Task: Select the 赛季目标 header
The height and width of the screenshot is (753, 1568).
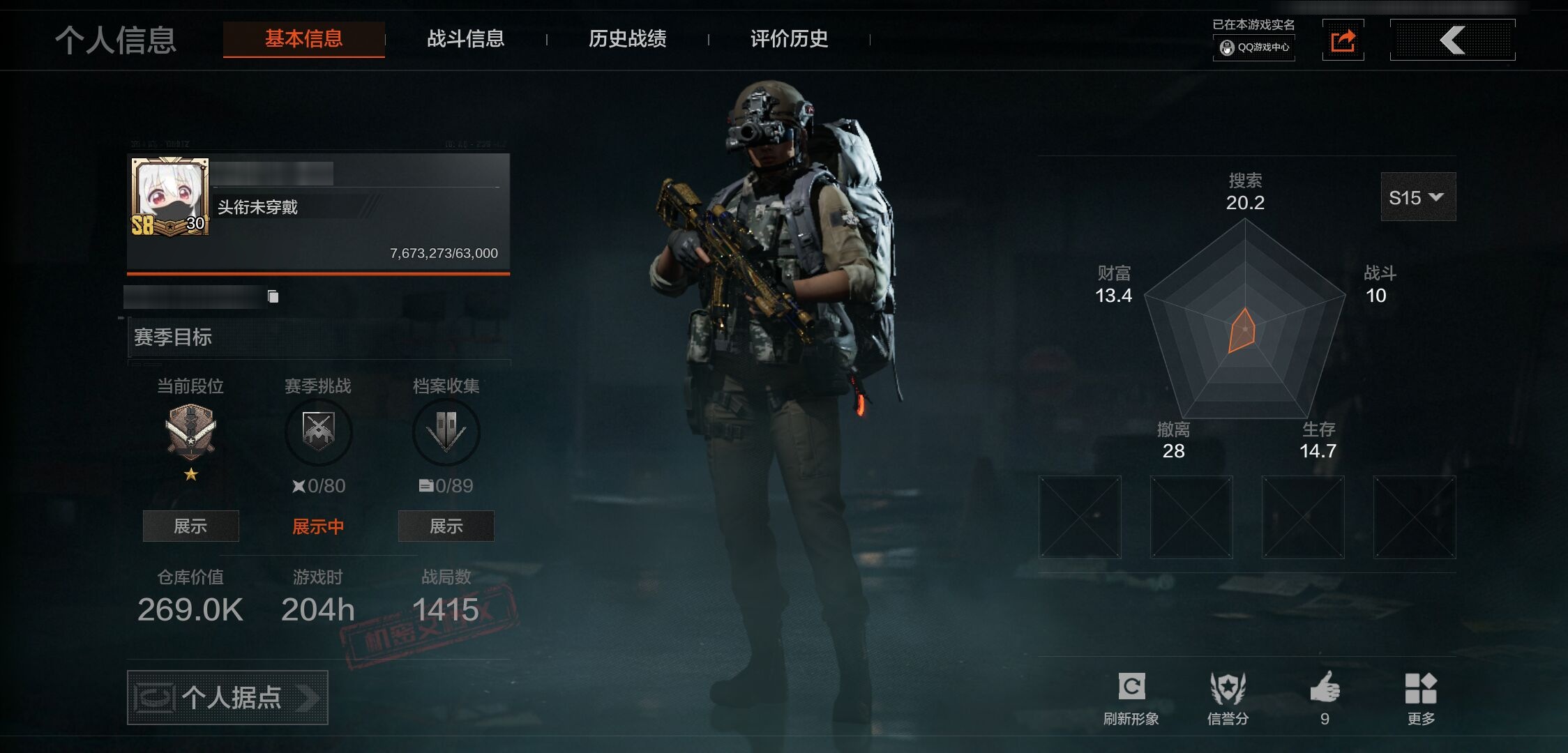Action: [173, 337]
